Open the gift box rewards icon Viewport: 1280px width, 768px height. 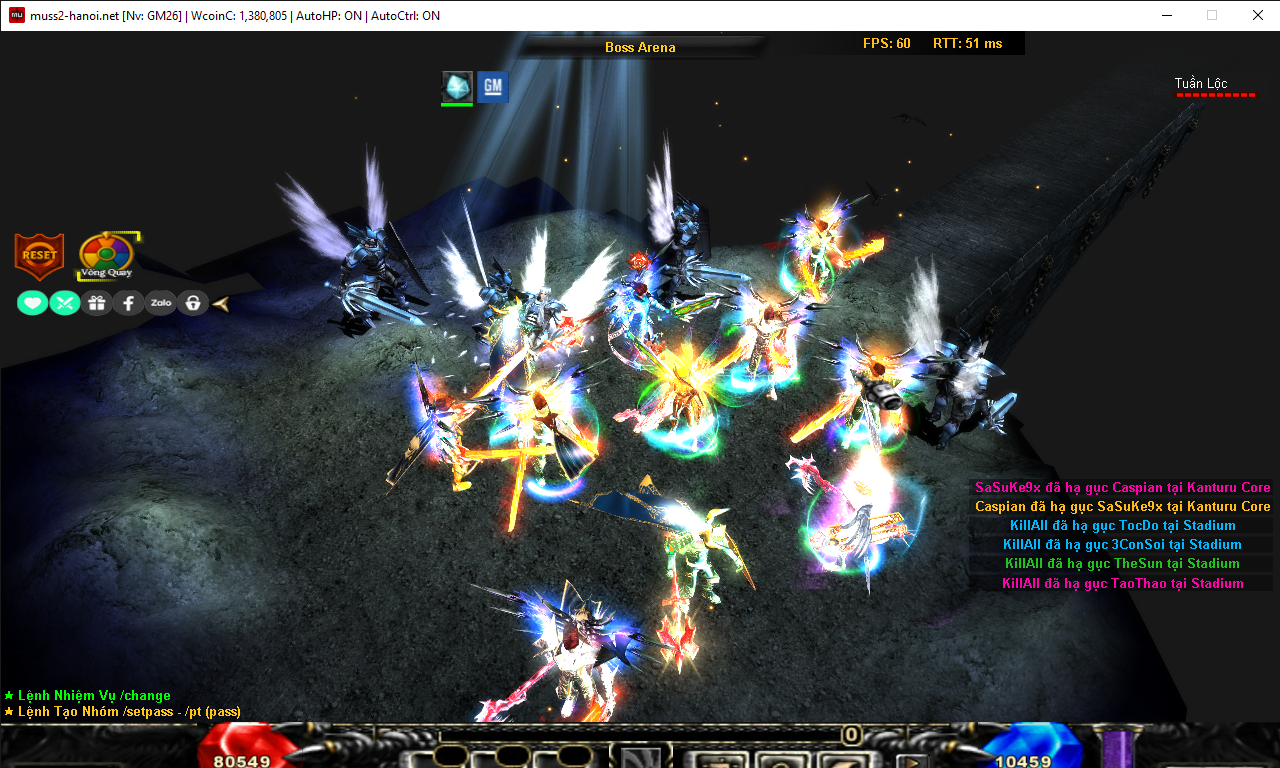click(x=97, y=303)
